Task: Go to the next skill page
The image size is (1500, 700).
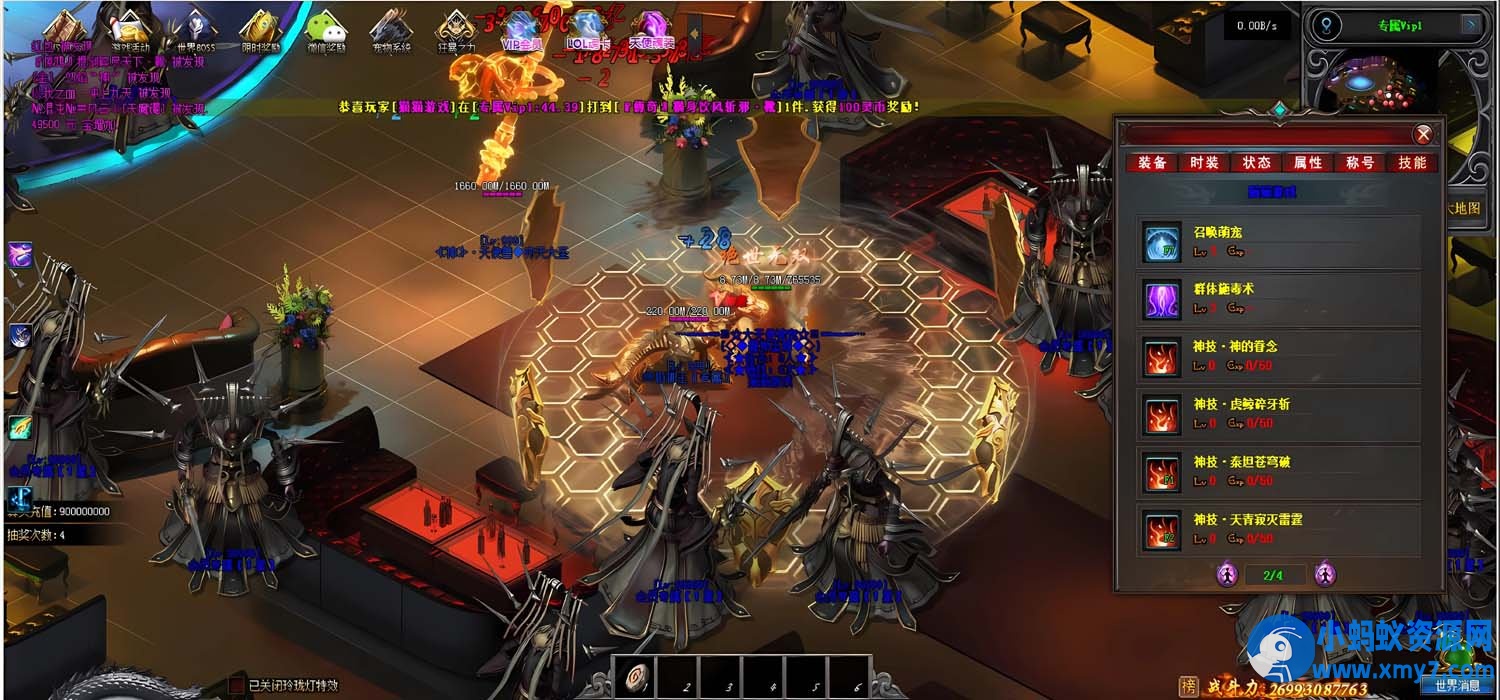Action: tap(1325, 575)
